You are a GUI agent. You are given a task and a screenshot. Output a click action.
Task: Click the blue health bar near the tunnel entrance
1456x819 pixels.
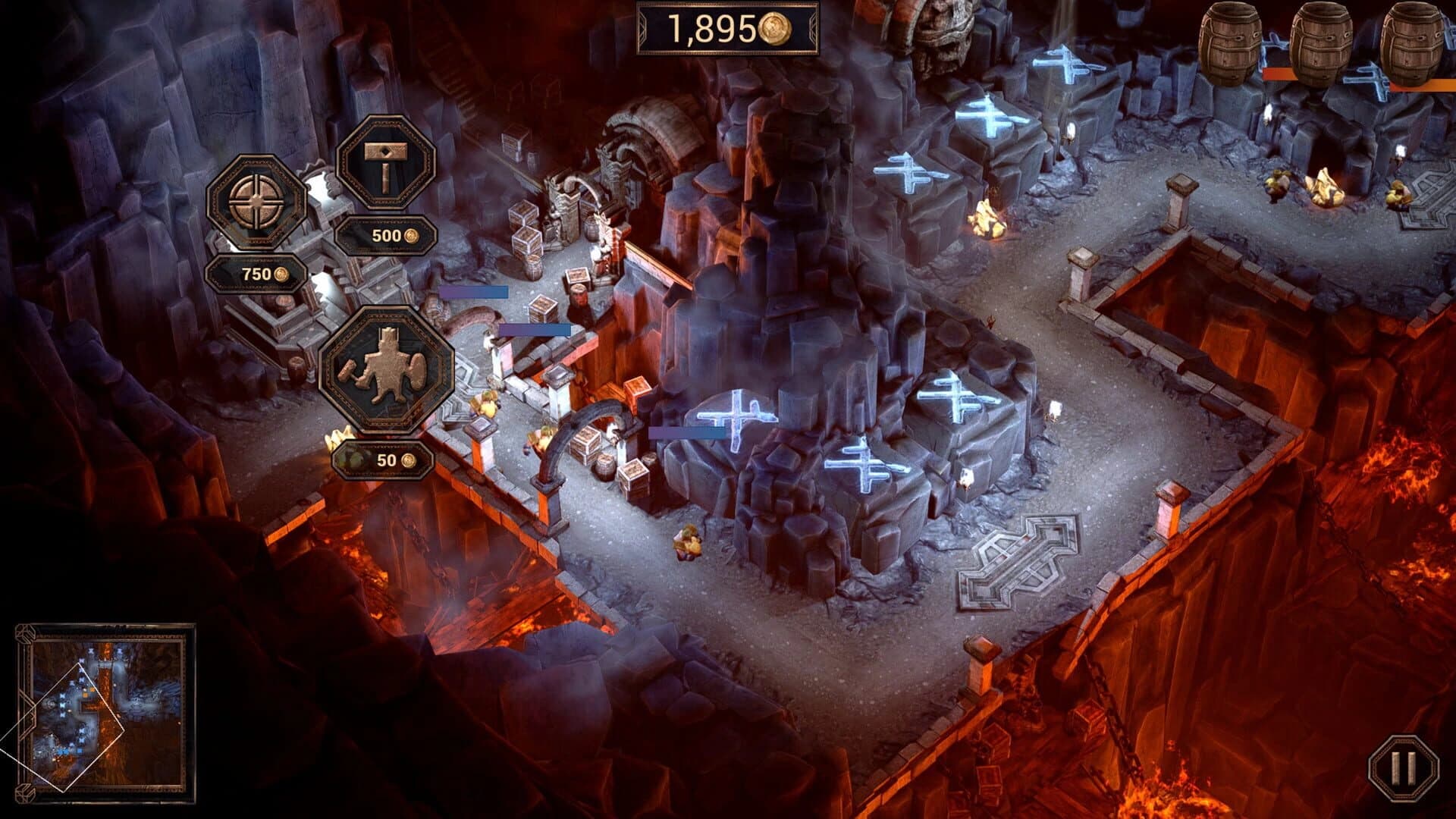coord(535,329)
